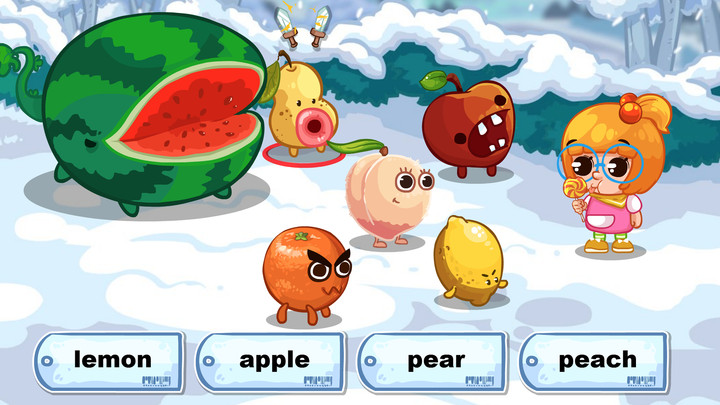Image resolution: width=720 pixels, height=405 pixels.
Task: Click the "peach" word tag
Action: (596, 361)
